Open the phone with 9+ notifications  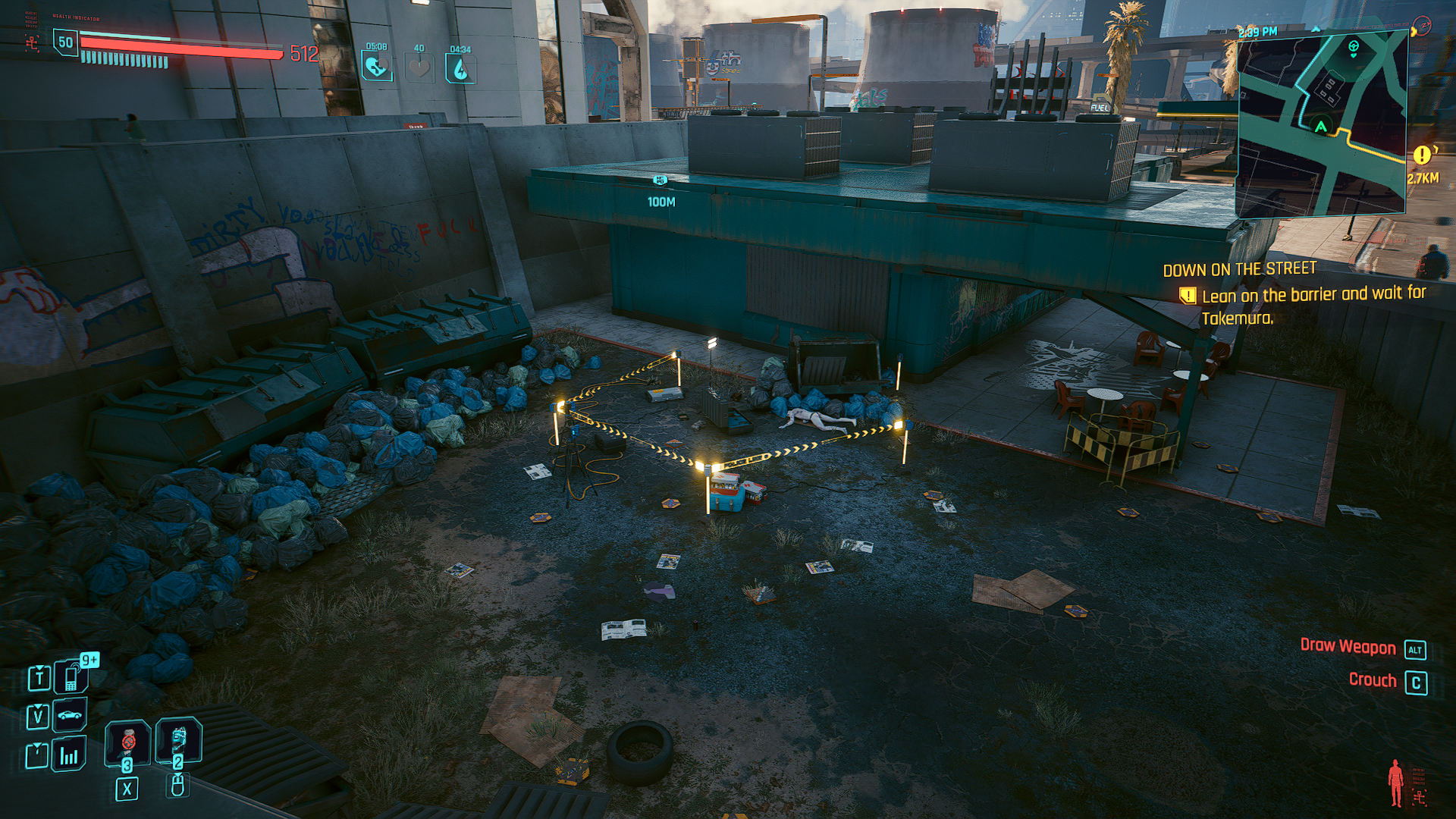[x=71, y=676]
